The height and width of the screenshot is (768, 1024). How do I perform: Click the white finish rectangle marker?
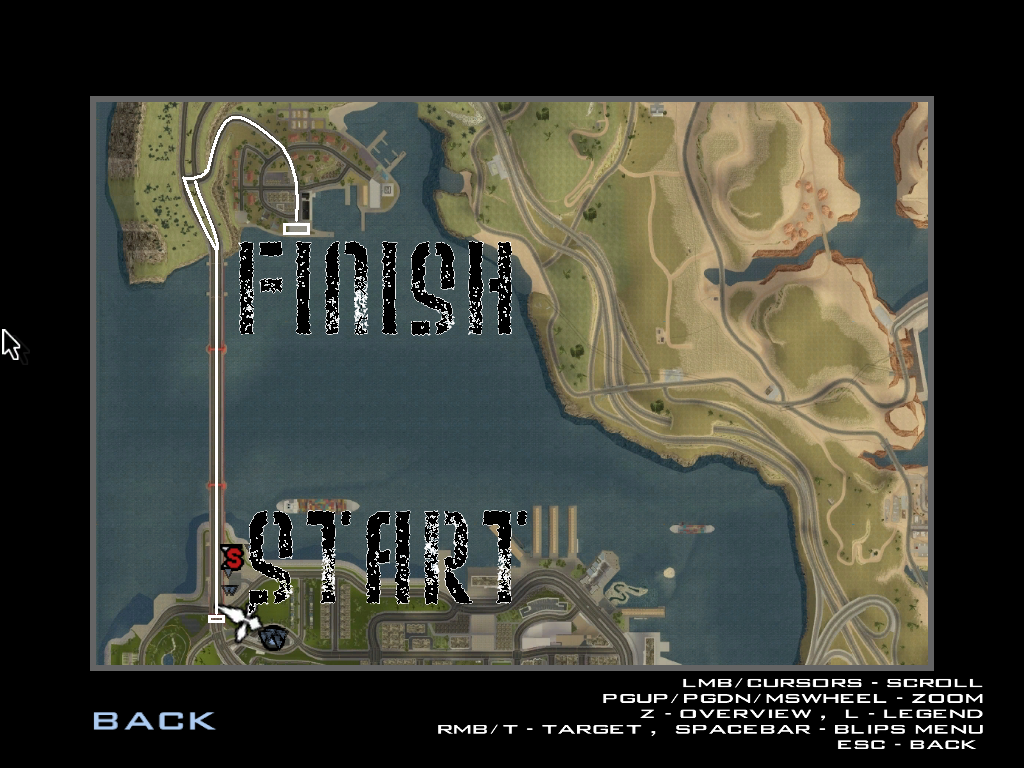[296, 229]
